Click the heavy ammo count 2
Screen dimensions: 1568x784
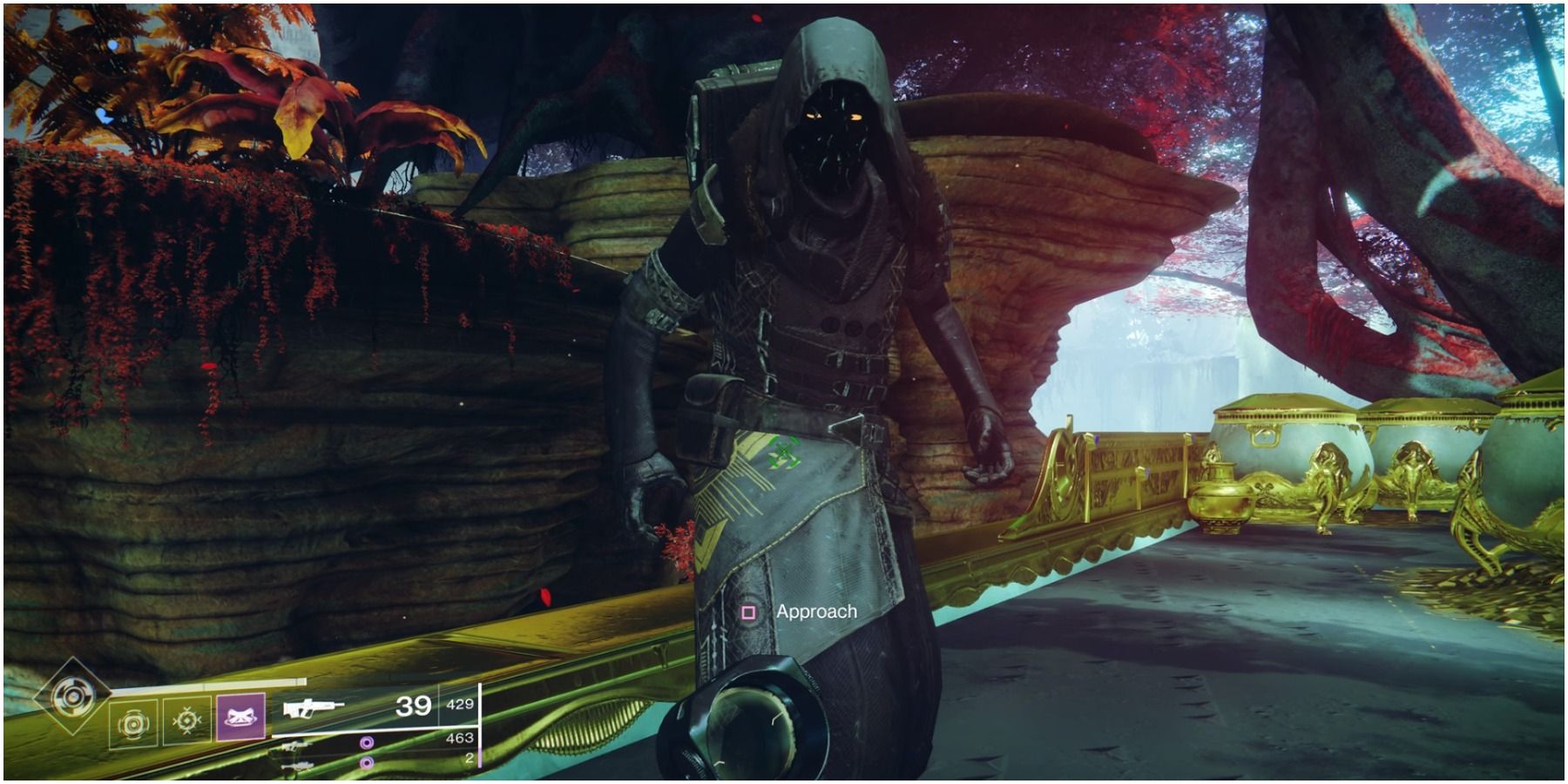point(470,759)
